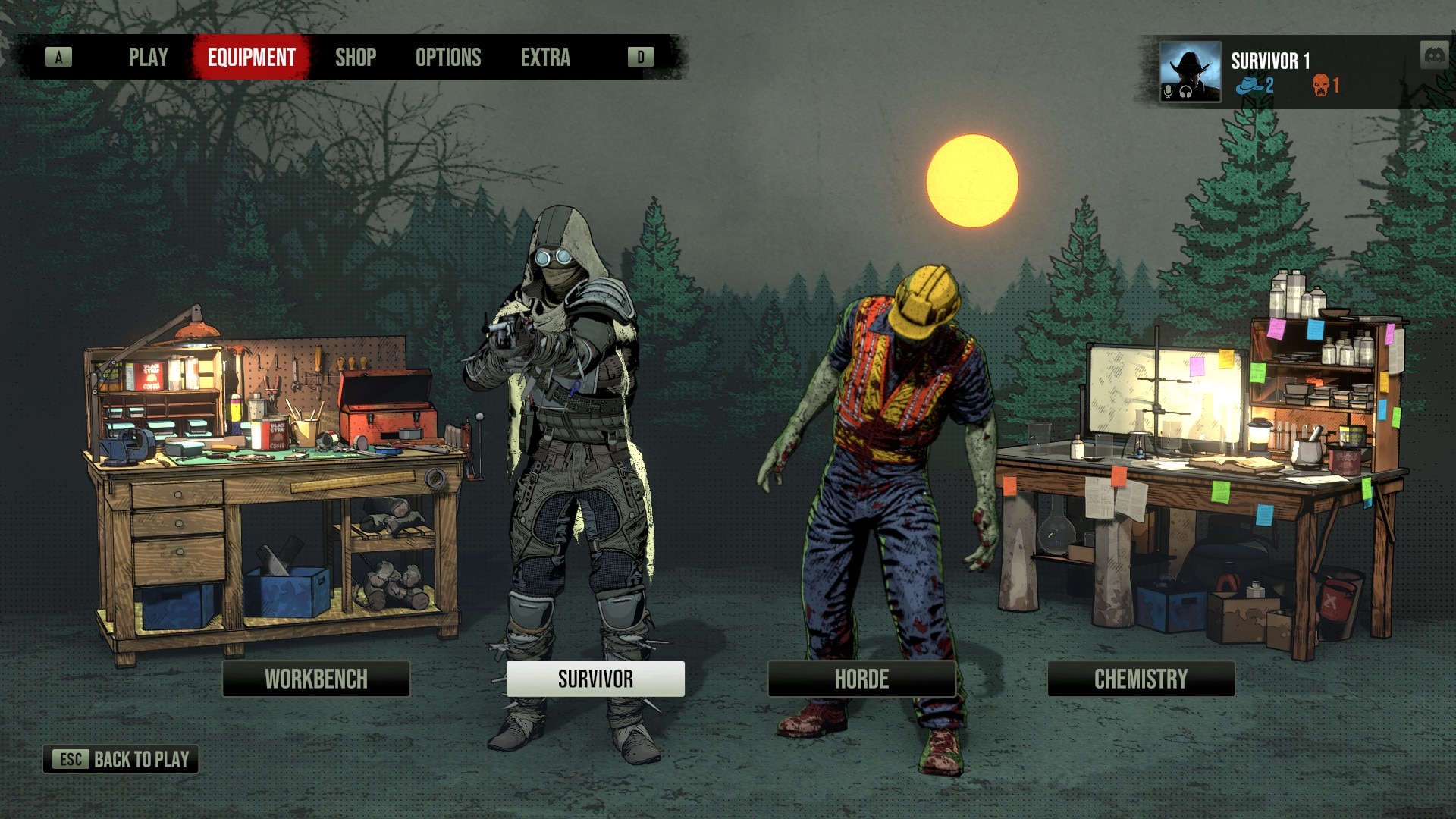This screenshot has width=1456, height=819.
Task: Switch to the Play tab
Action: [x=148, y=58]
